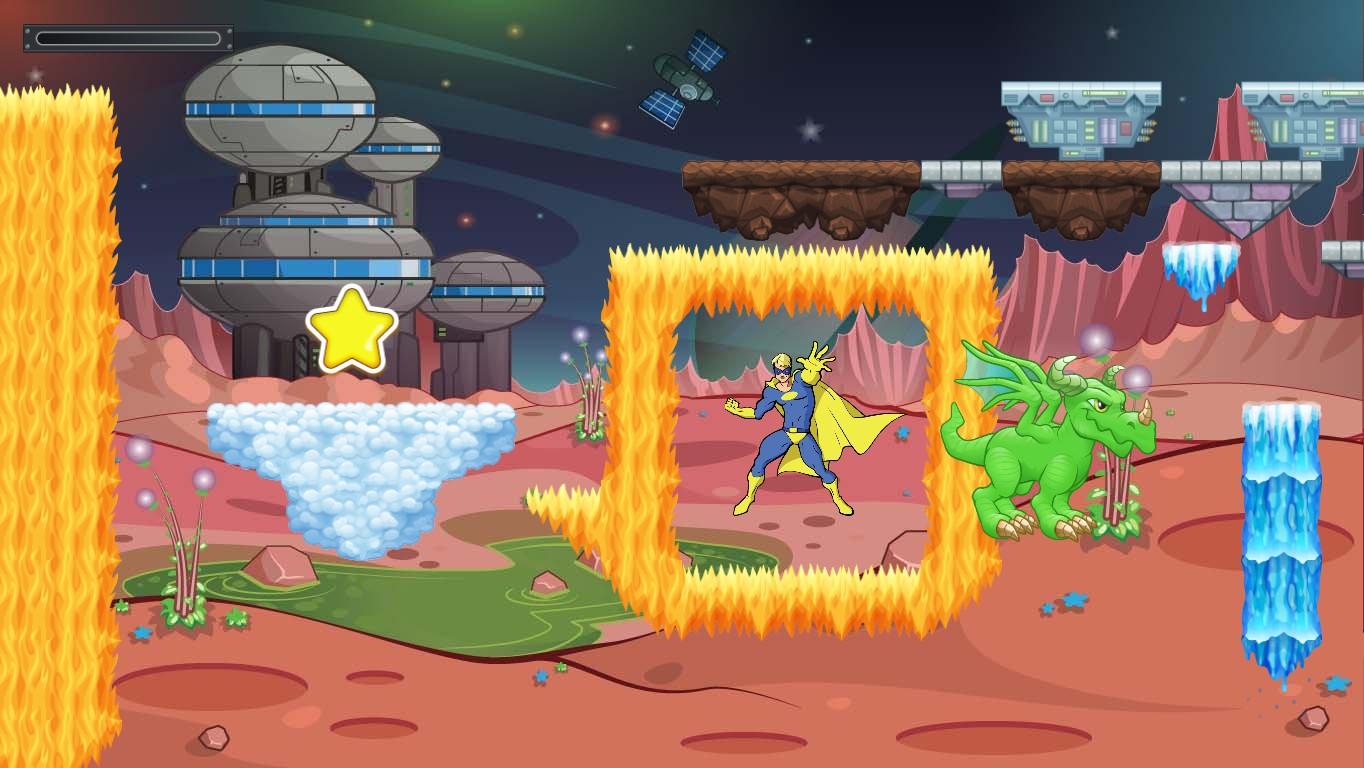The width and height of the screenshot is (1364, 768).
Task: Click the blue star decoration on the ground
Action: click(x=1072, y=598)
